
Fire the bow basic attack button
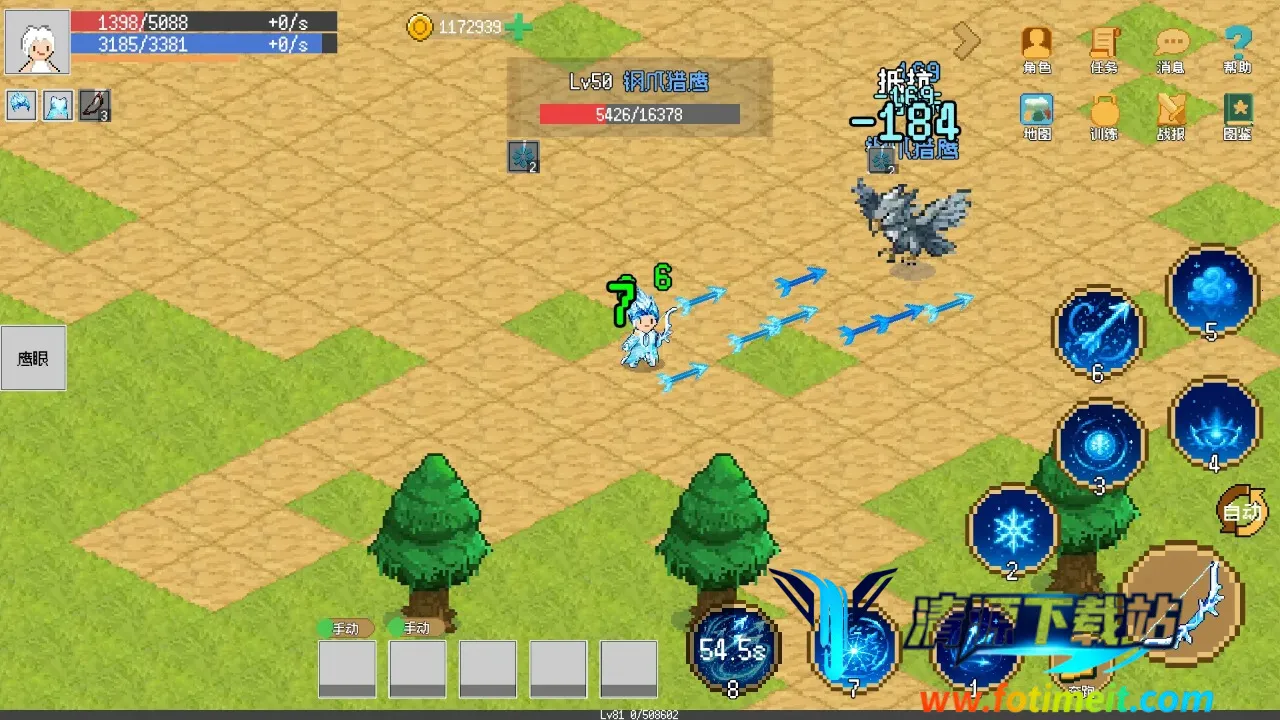(1183, 603)
